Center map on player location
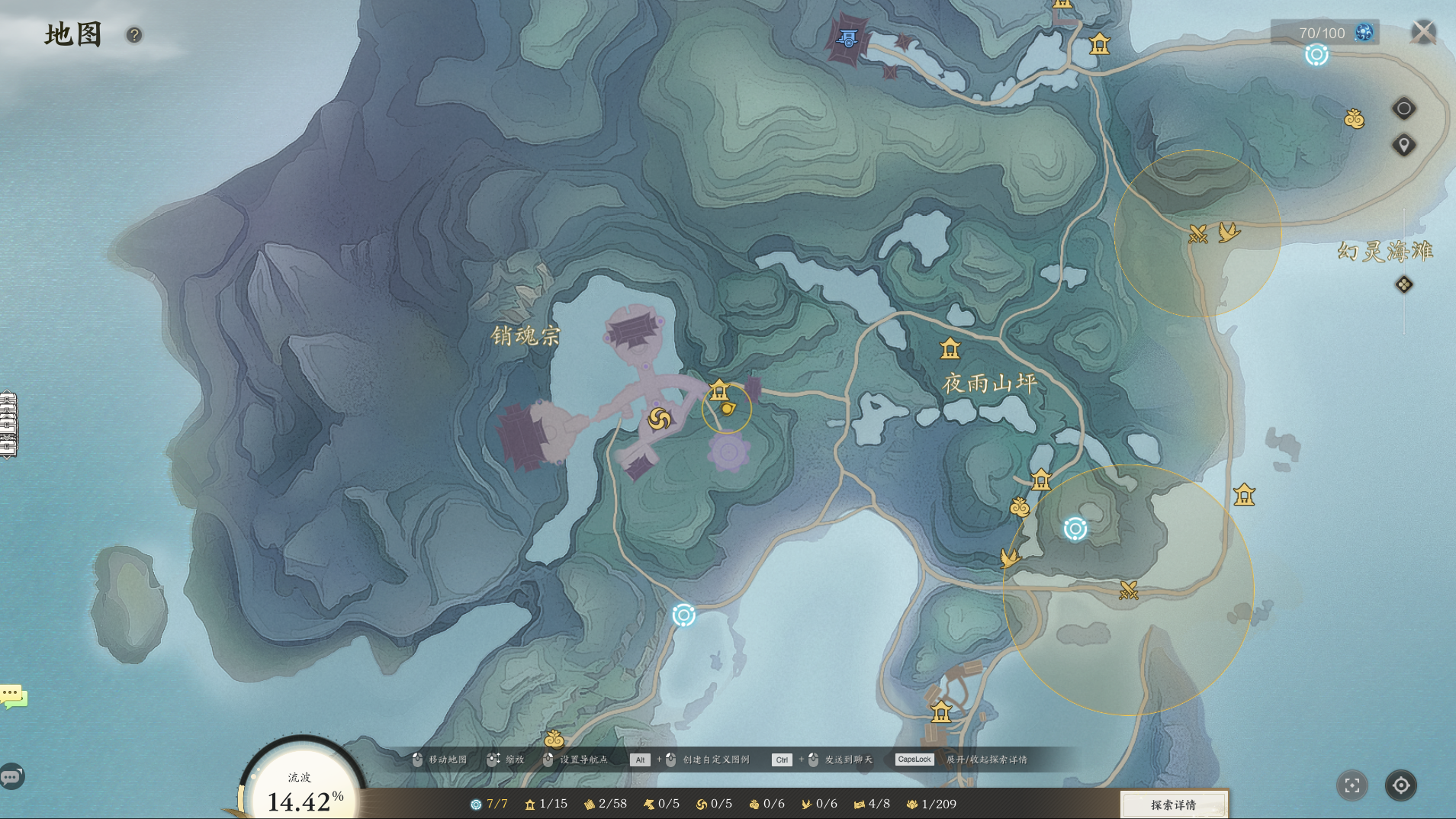Viewport: 1456px width, 819px height. pos(1401,785)
